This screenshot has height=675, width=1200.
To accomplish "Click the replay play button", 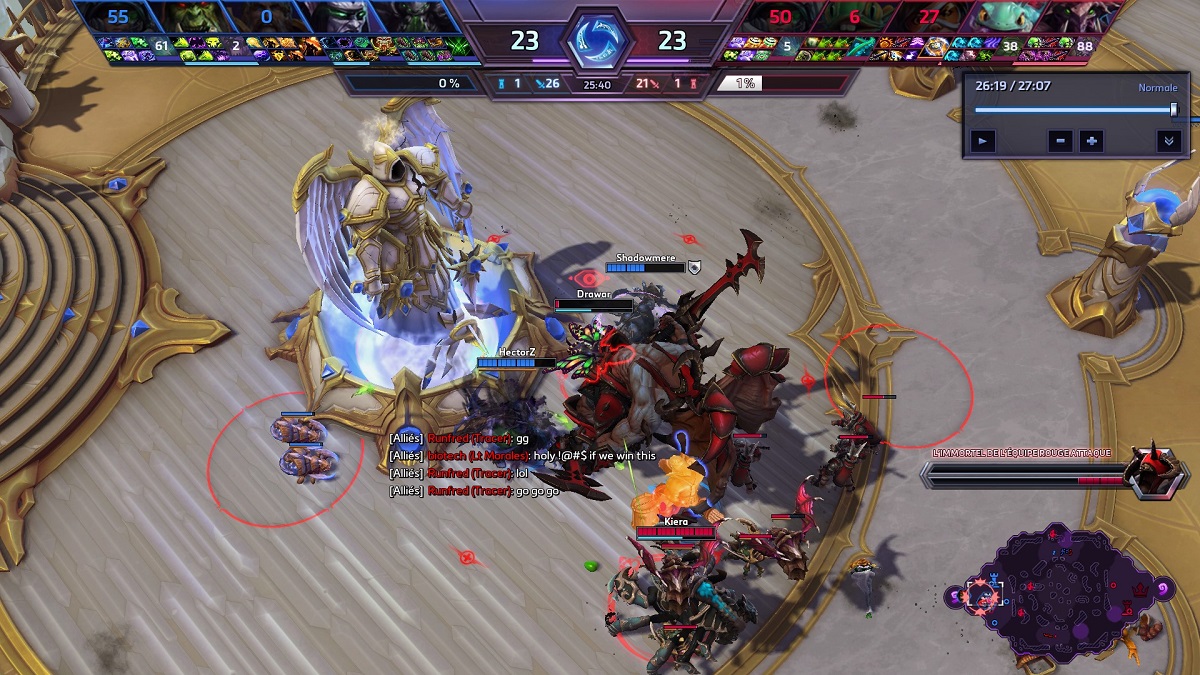I will click(984, 141).
